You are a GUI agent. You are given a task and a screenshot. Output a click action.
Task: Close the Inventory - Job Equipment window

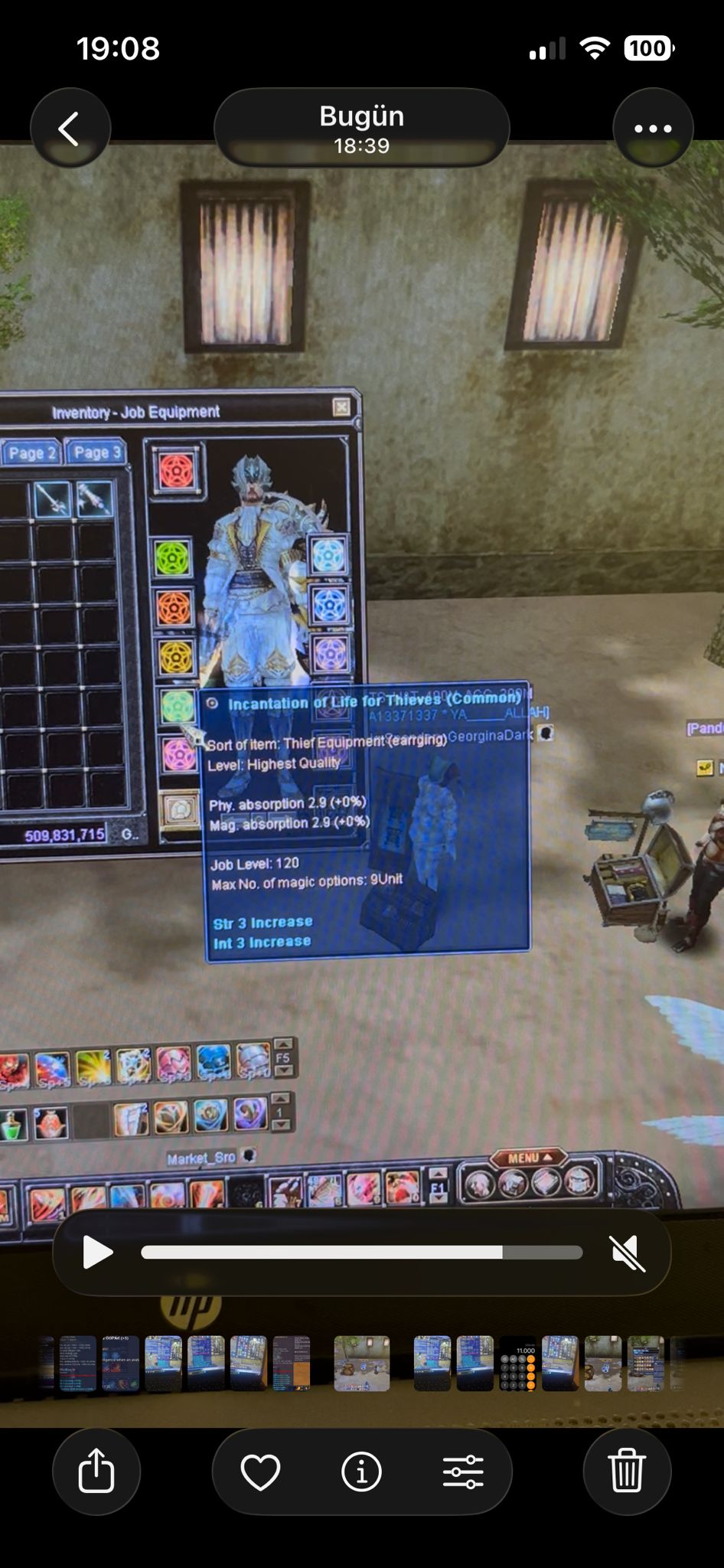coord(341,407)
